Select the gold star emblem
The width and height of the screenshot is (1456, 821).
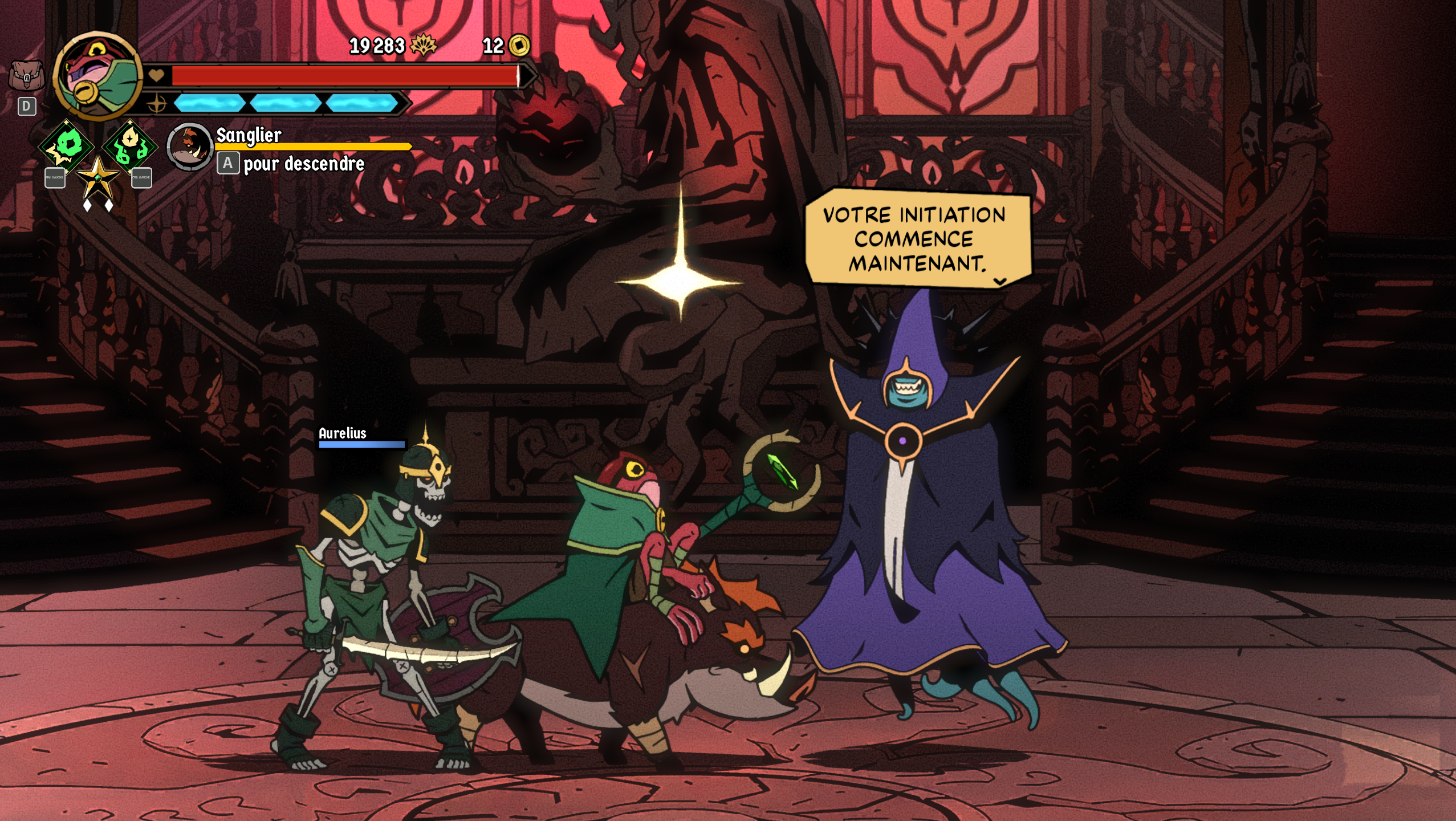coord(97,177)
